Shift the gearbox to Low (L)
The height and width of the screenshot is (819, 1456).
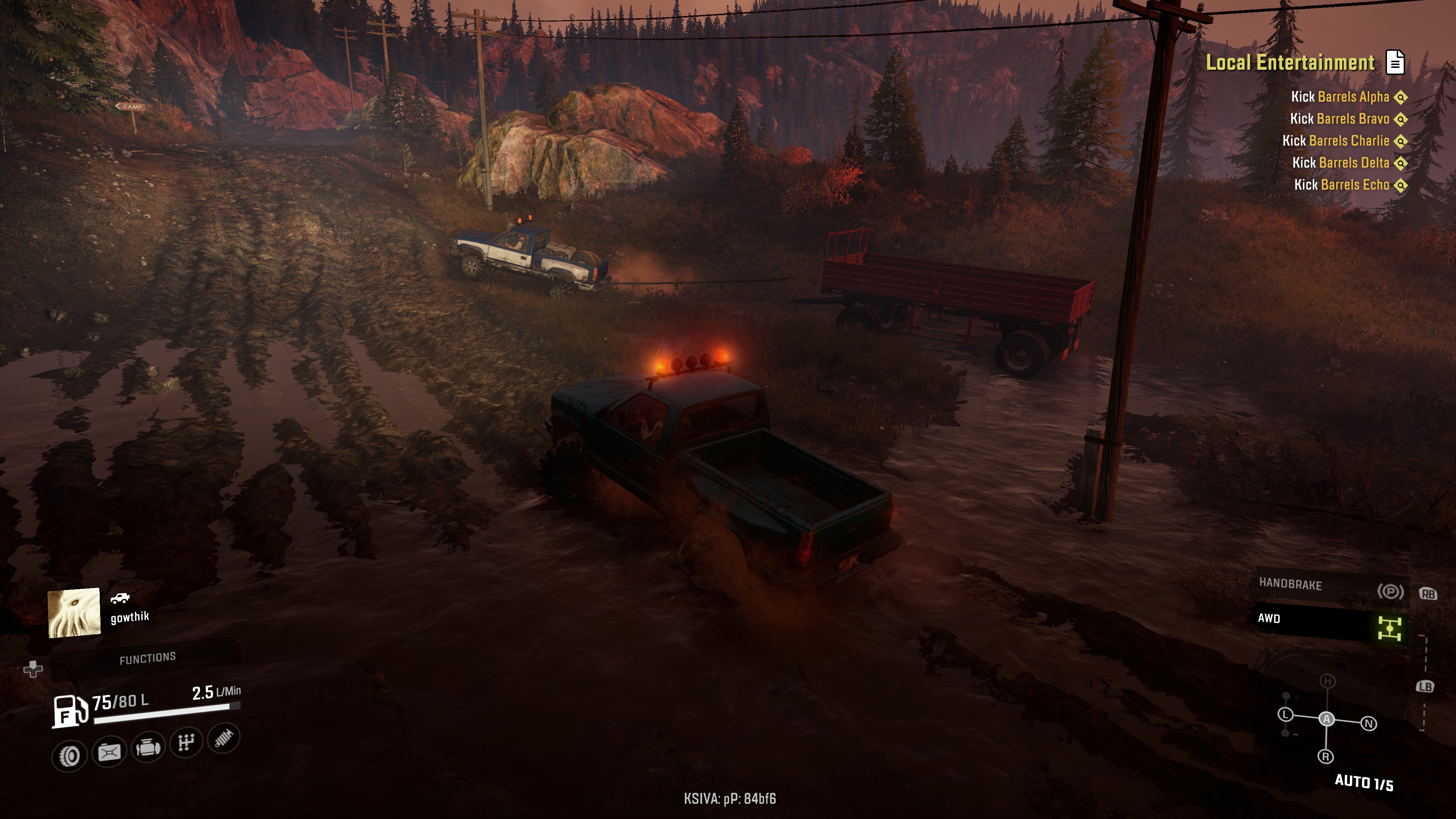1285,714
